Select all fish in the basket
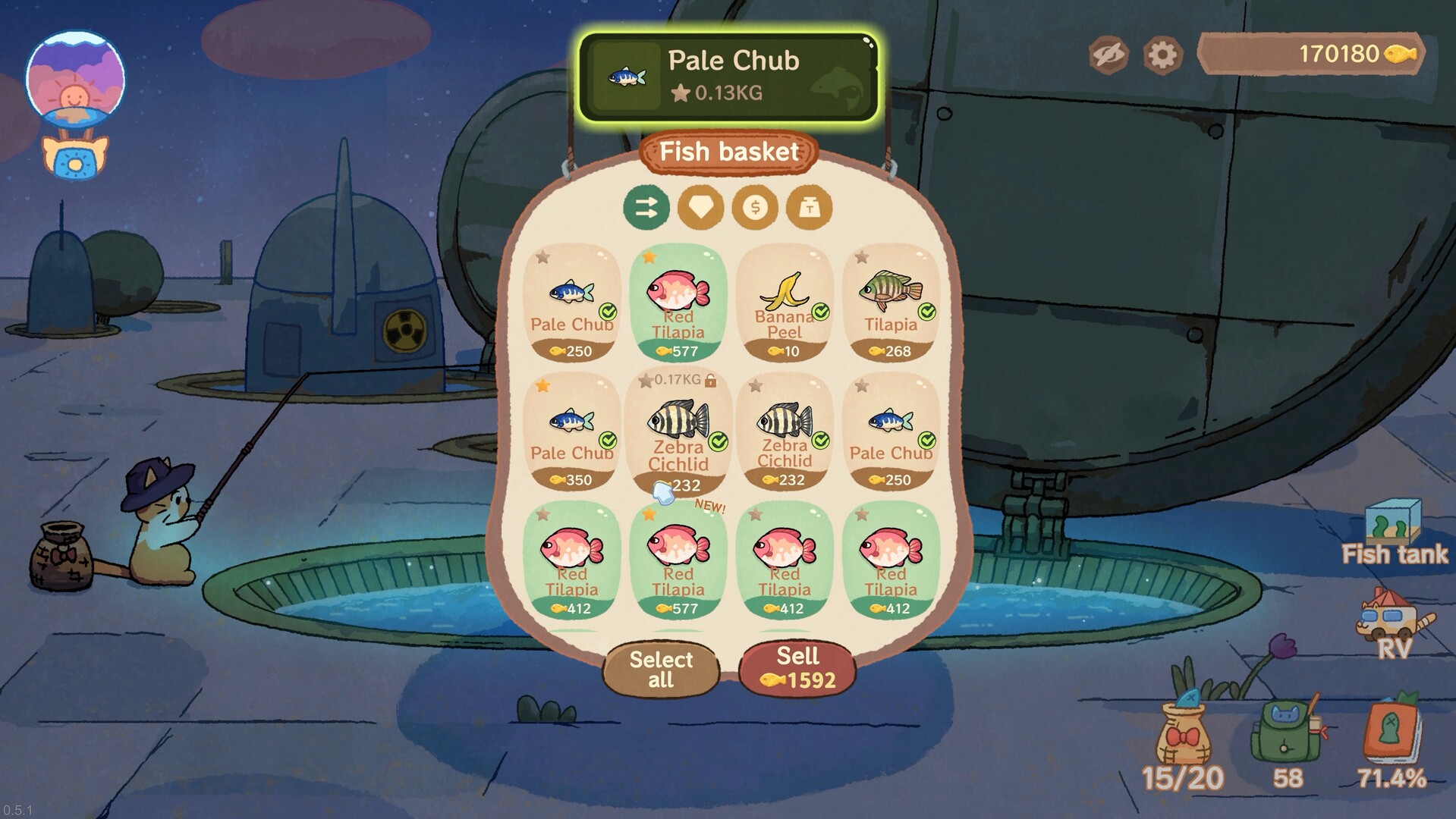The image size is (1456, 819). (x=661, y=668)
